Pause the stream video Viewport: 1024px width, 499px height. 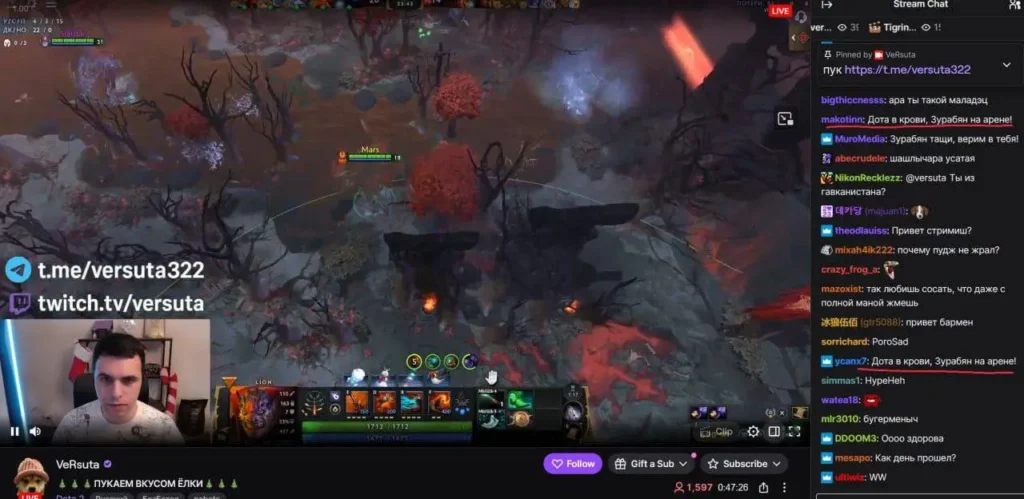click(15, 431)
